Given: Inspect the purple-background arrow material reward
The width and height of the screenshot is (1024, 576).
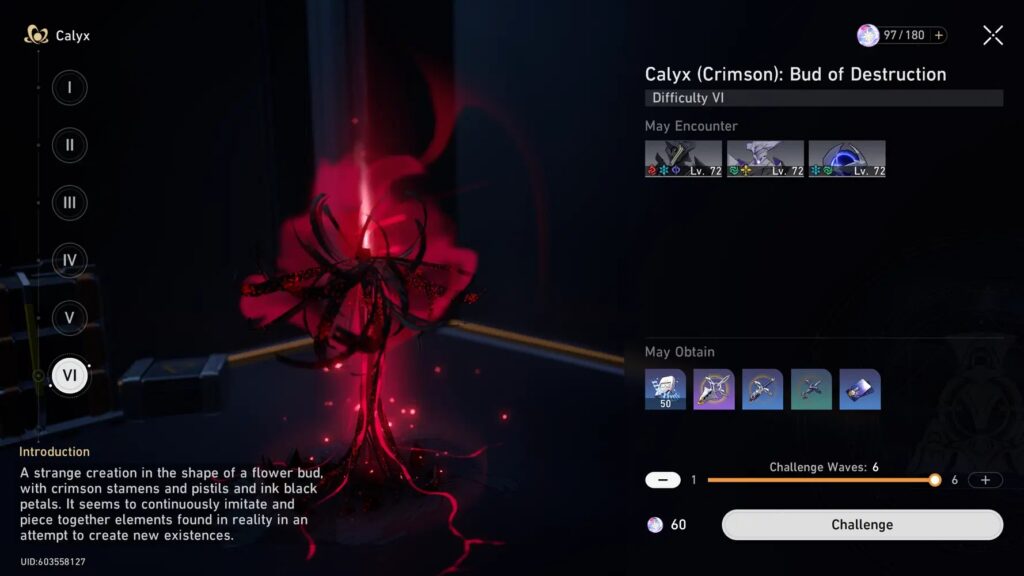Looking at the screenshot, I should [x=714, y=389].
